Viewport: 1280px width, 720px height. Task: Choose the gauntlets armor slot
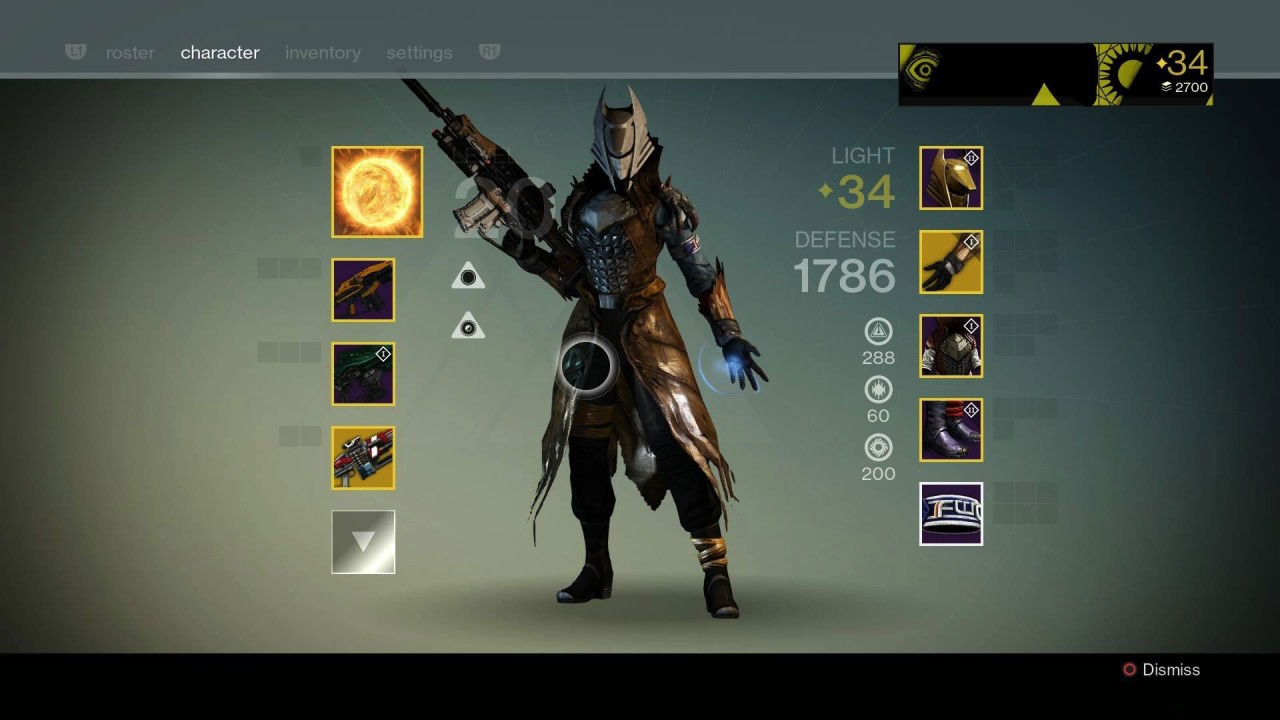click(951, 262)
